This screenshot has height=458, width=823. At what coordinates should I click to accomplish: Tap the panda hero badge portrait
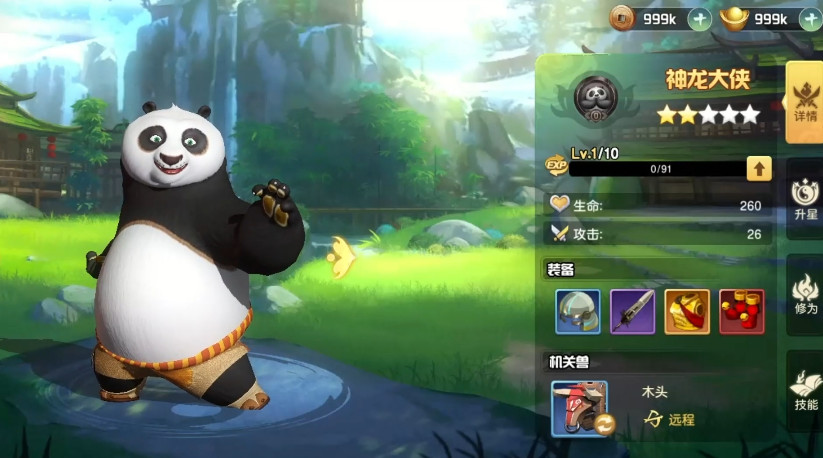596,97
